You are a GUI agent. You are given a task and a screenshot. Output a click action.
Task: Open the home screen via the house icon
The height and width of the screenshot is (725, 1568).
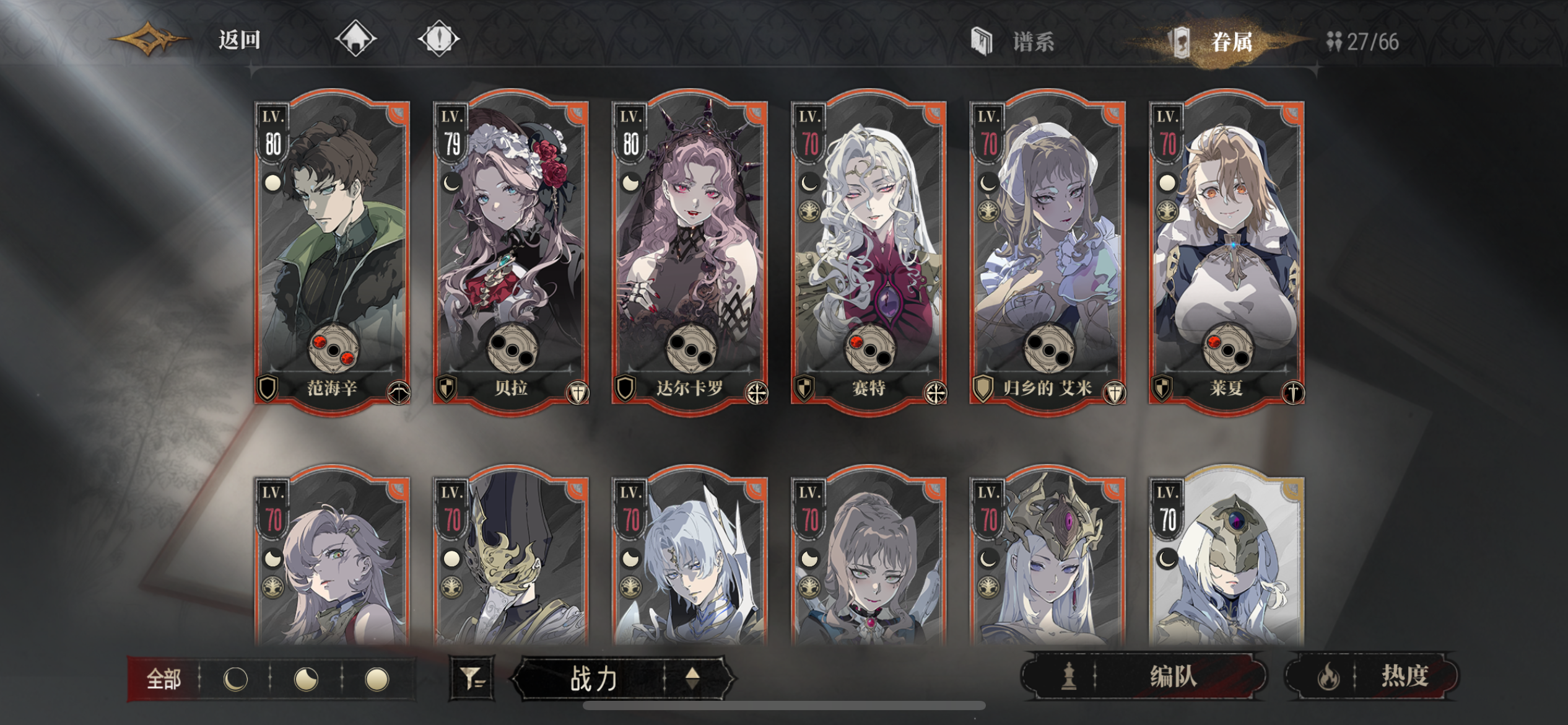(354, 38)
